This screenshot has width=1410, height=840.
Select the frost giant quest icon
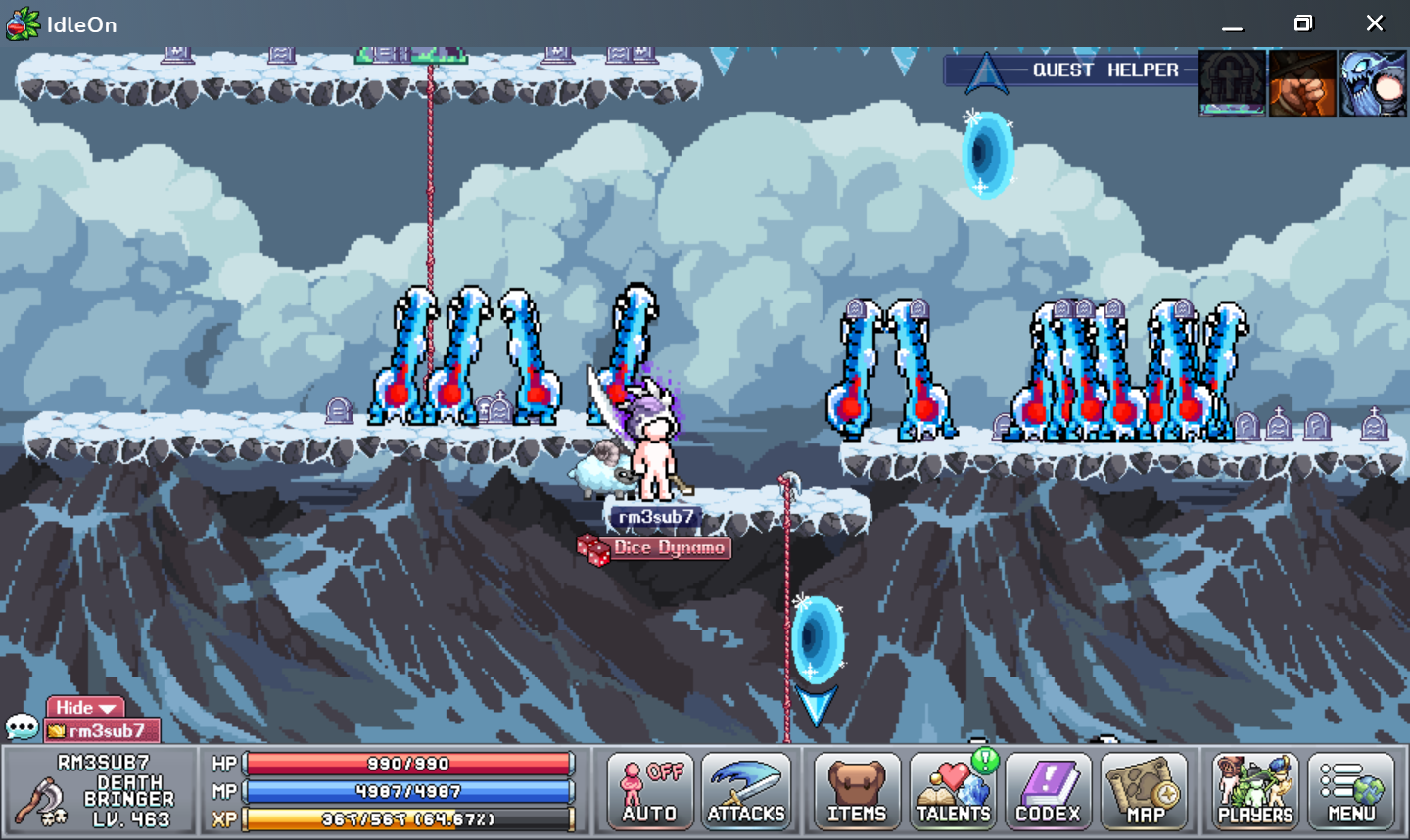(x=1373, y=82)
